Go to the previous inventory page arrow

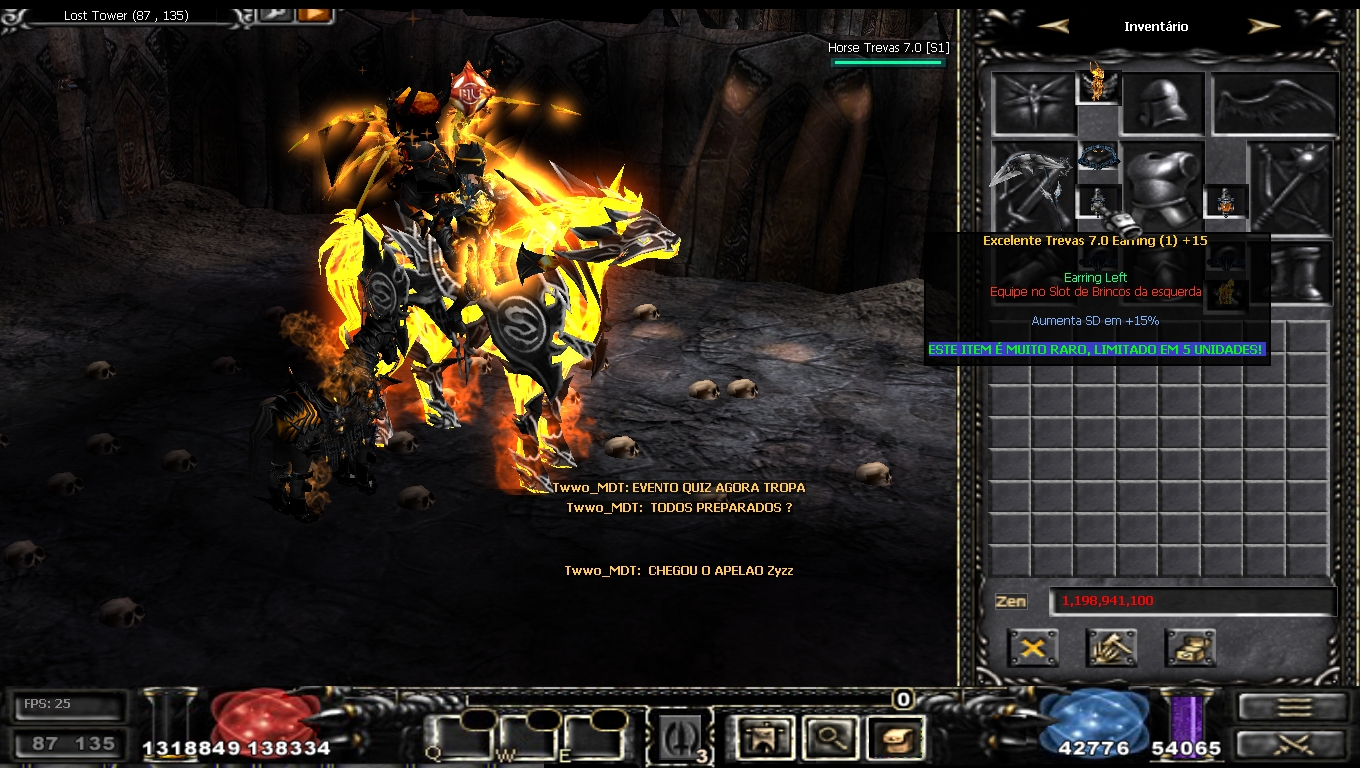pyautogui.click(x=1054, y=27)
